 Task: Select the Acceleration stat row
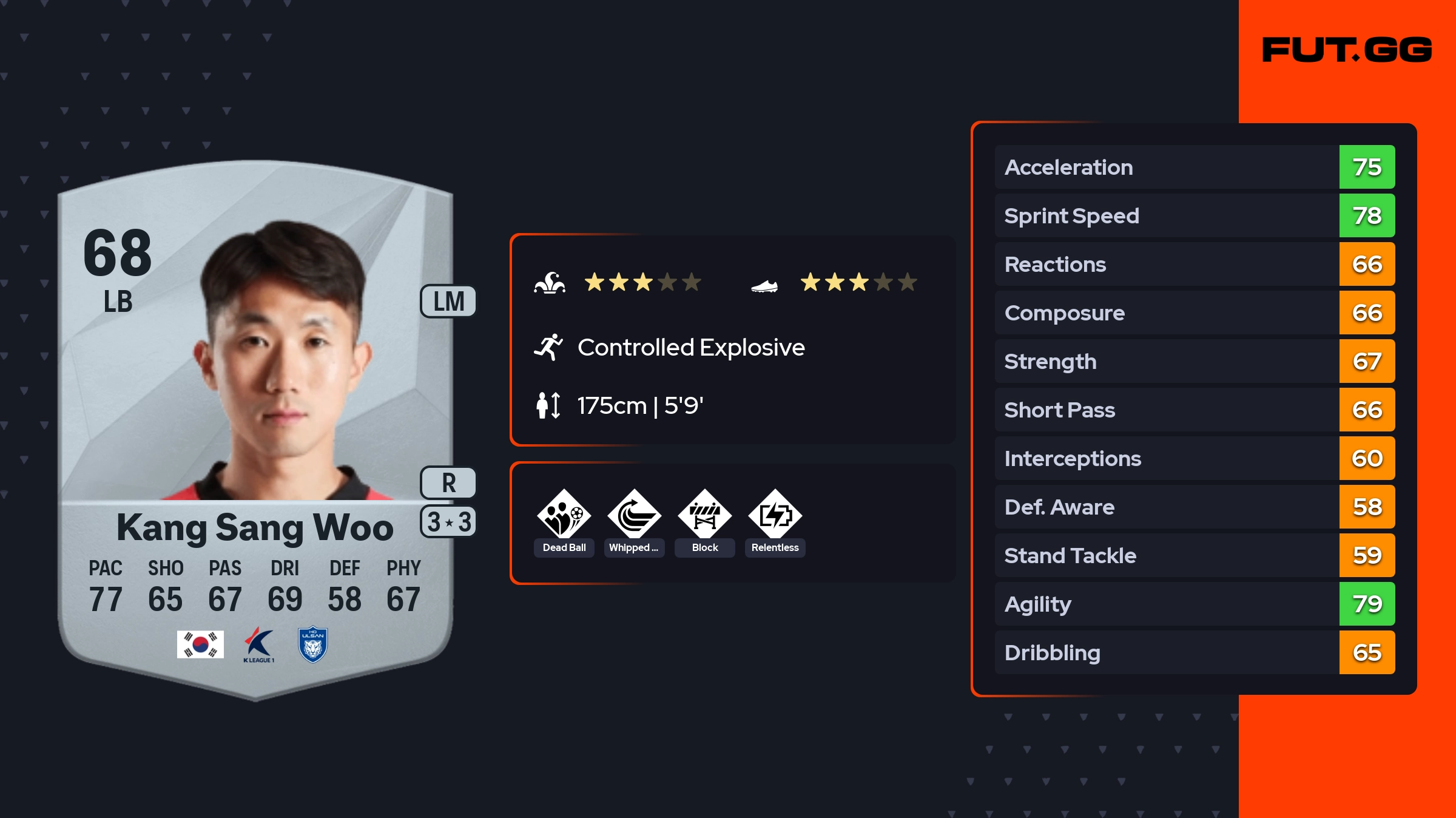(1195, 167)
